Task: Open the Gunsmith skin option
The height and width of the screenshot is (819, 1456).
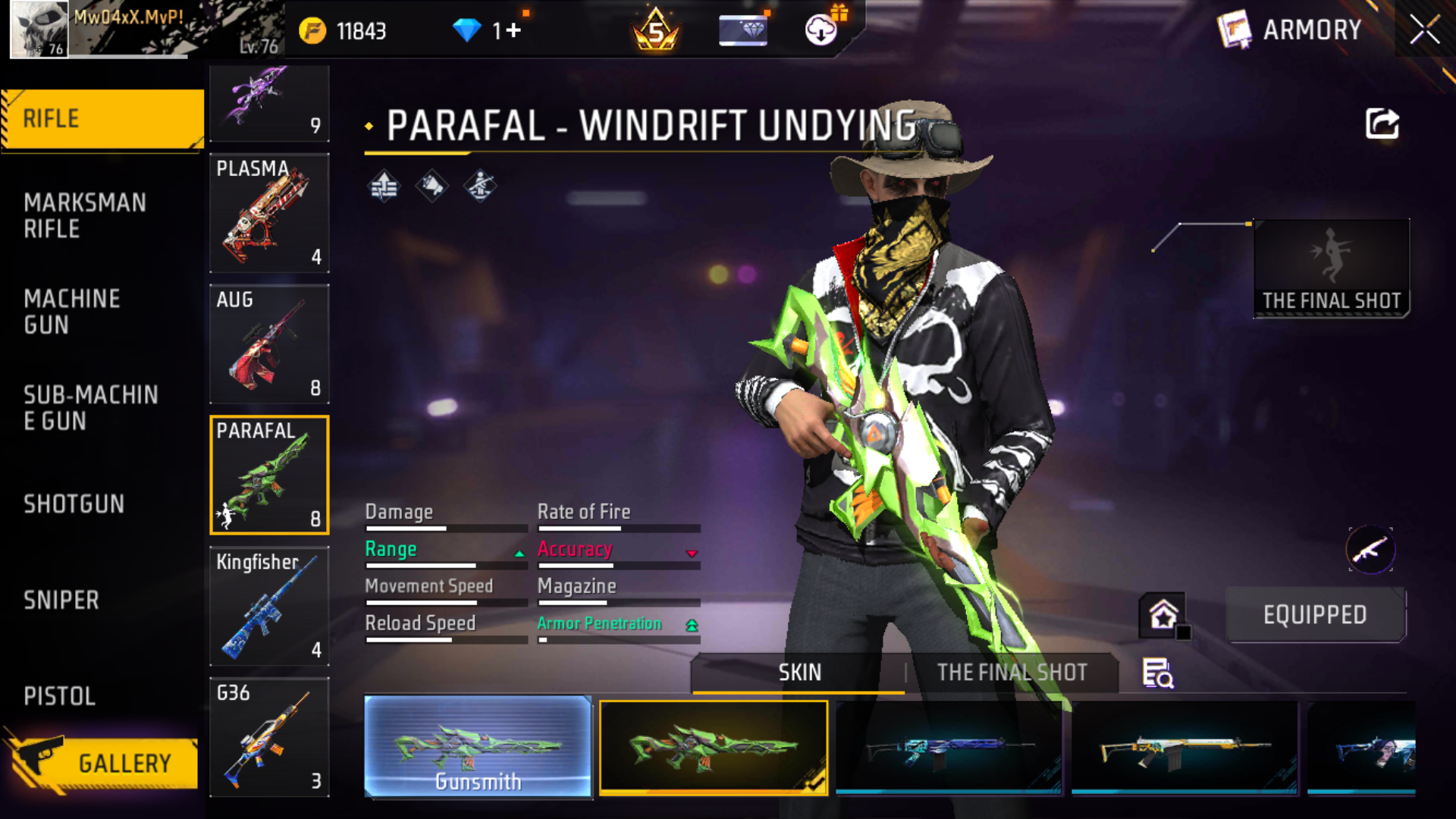Action: pos(478,747)
